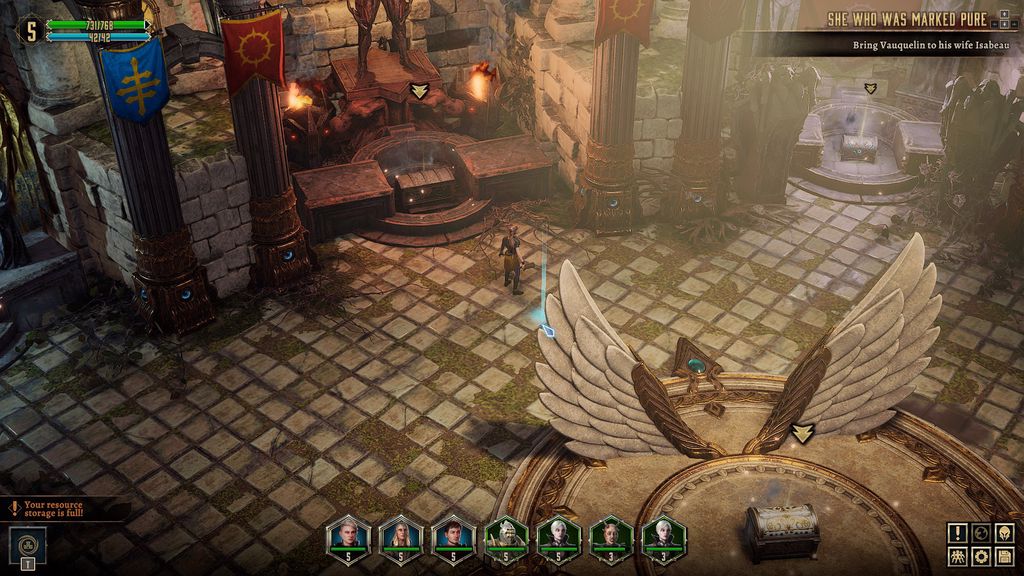1024x576 pixels.
Task: Select the long-haired blonde woman portrait
Action: (400, 537)
